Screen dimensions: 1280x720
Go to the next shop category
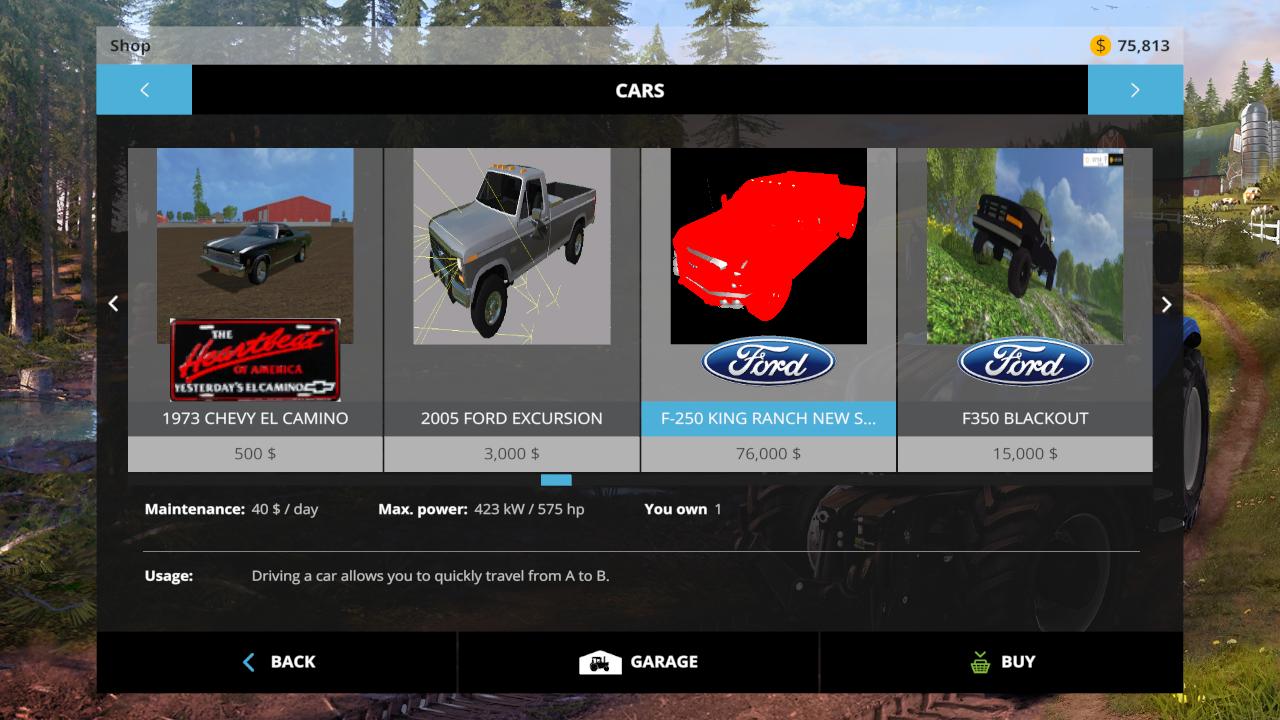point(1135,90)
